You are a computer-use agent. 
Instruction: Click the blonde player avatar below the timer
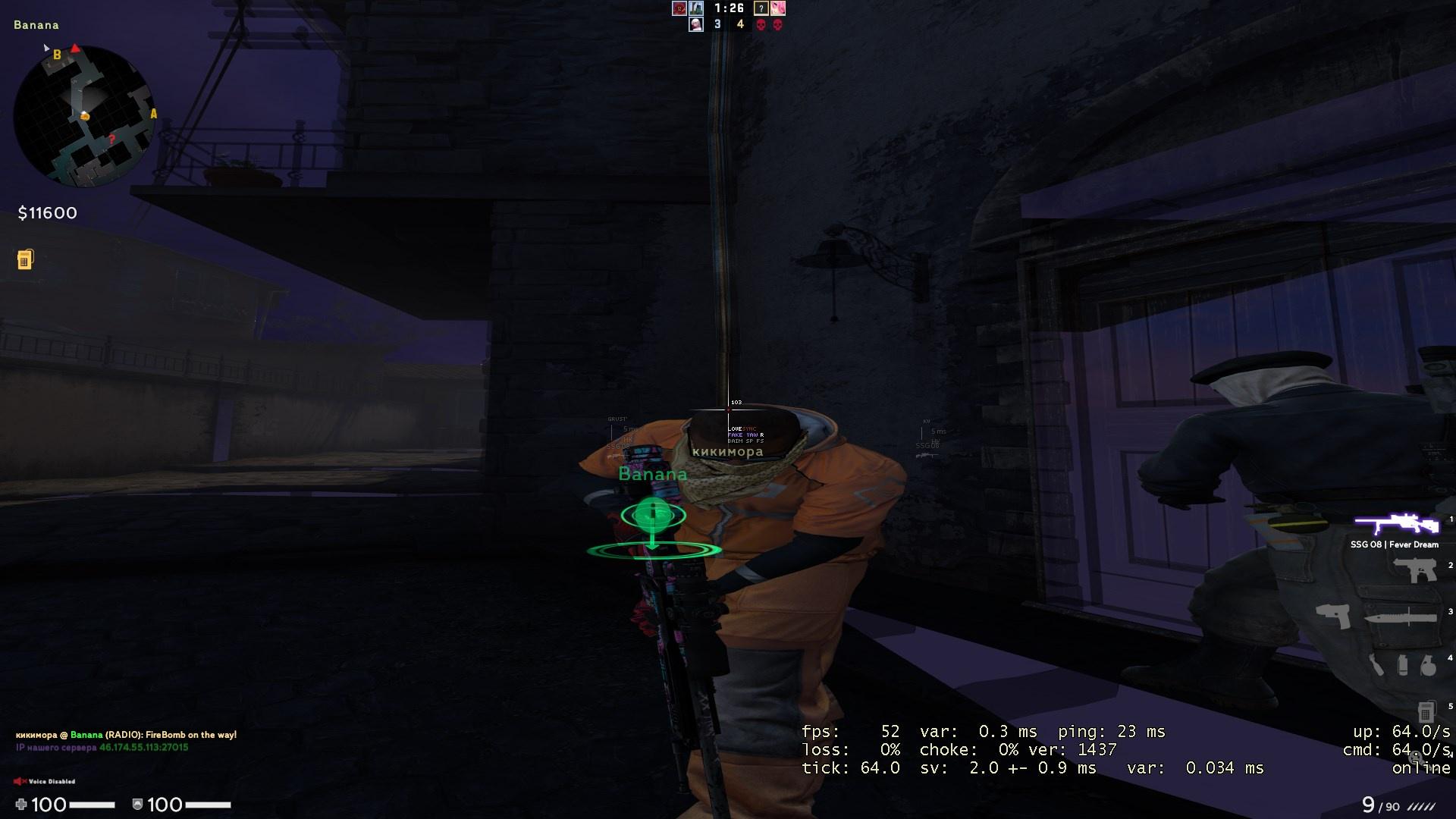coord(696,24)
